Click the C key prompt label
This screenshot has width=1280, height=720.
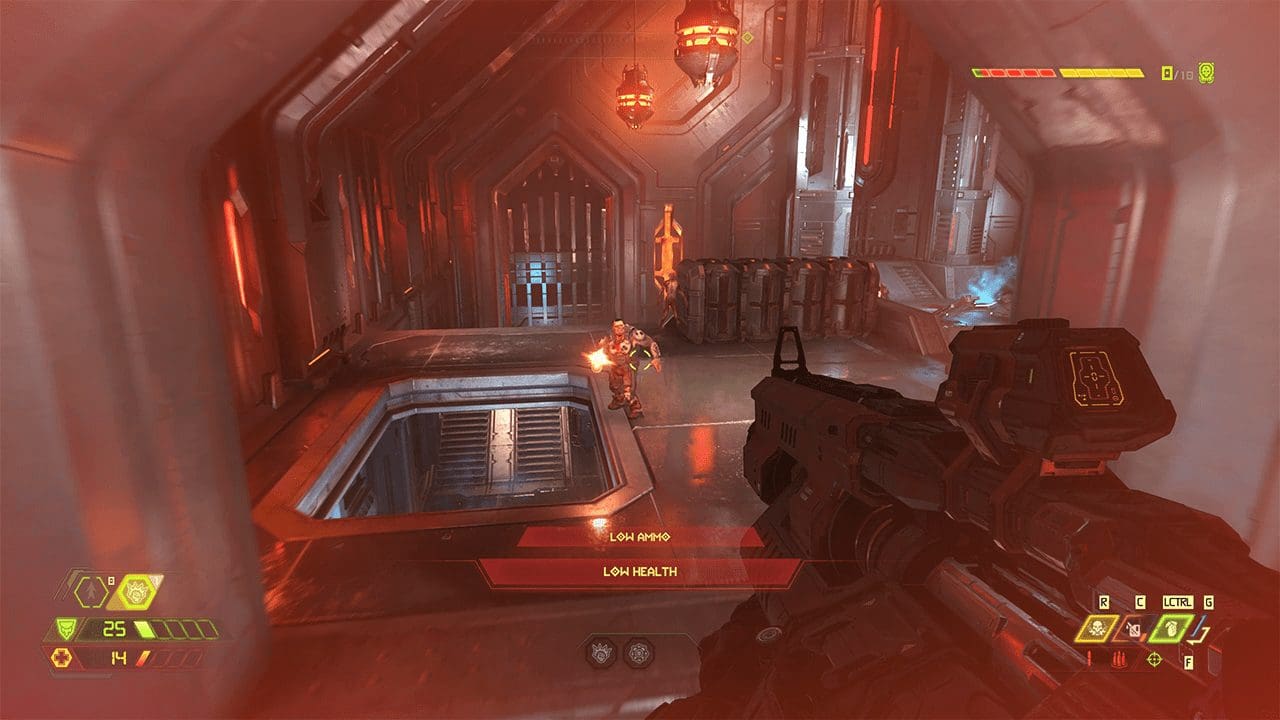coord(1139,601)
